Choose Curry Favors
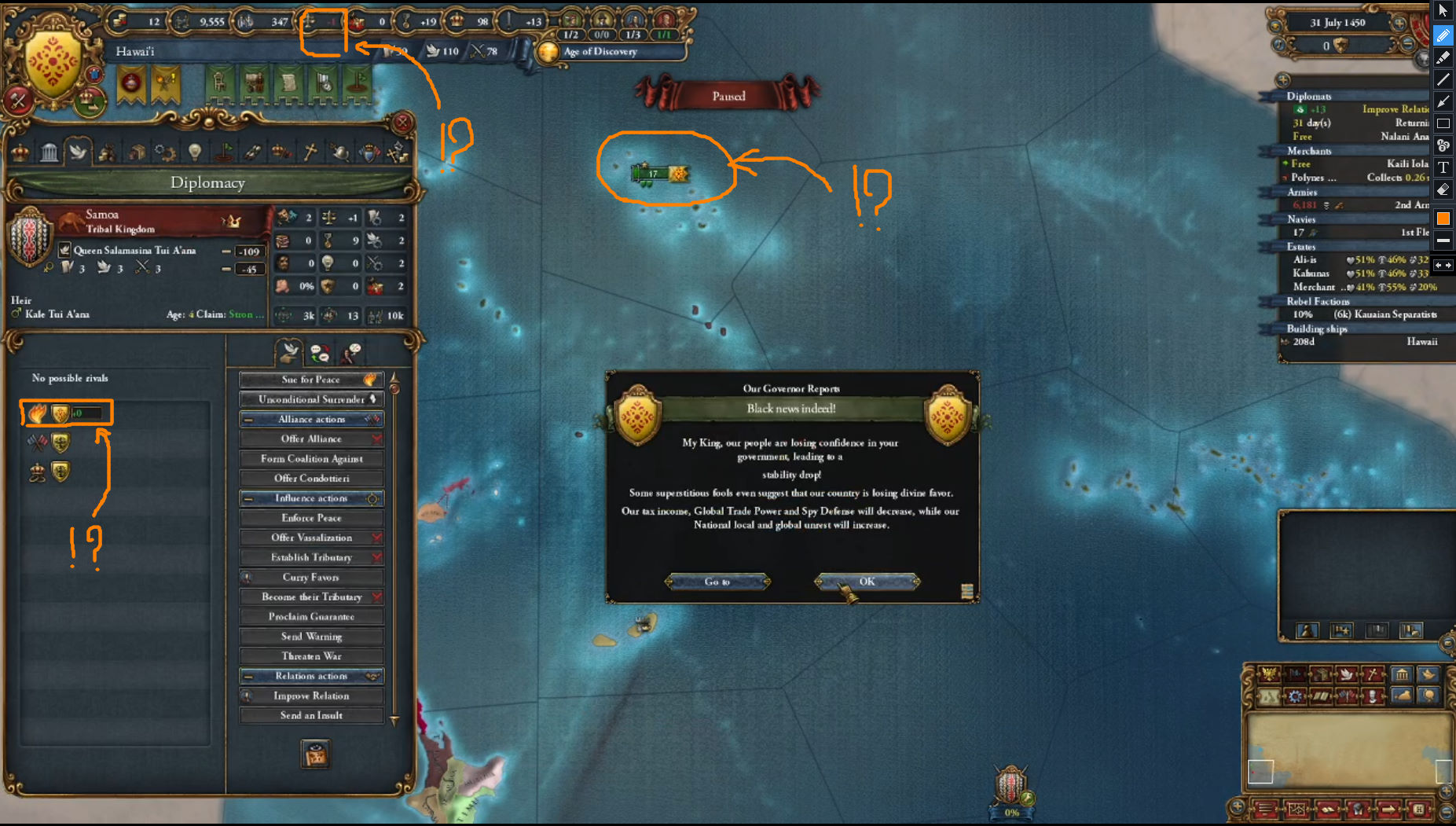1456x826 pixels. point(311,577)
